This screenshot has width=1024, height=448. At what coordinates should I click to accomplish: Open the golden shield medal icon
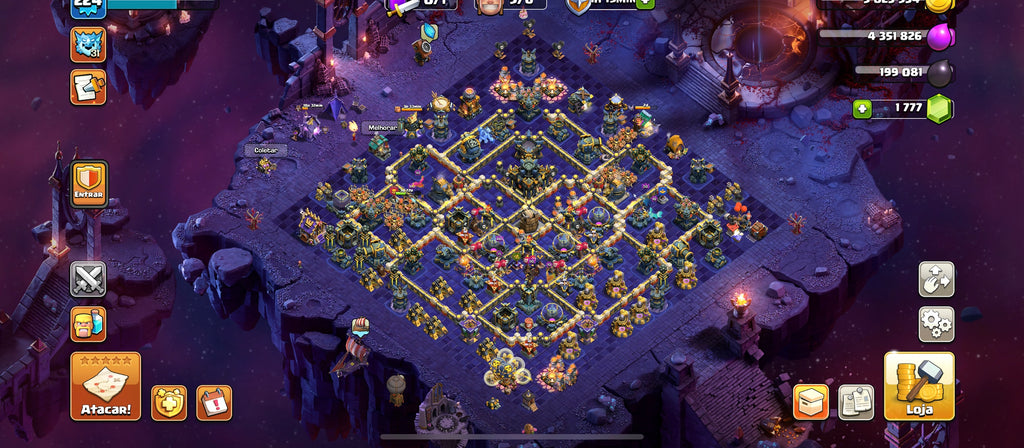click(168, 402)
